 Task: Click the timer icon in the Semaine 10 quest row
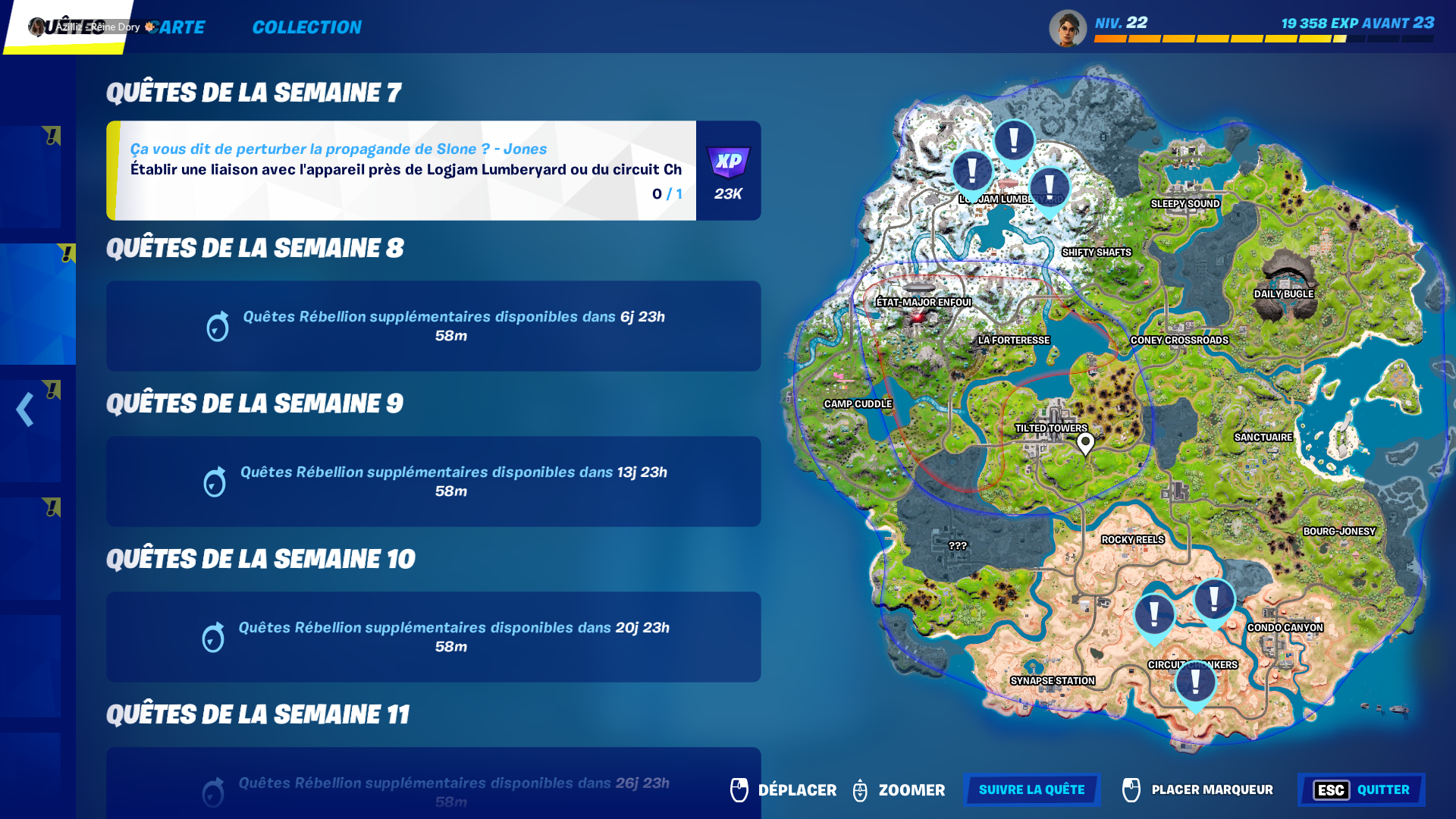point(215,638)
